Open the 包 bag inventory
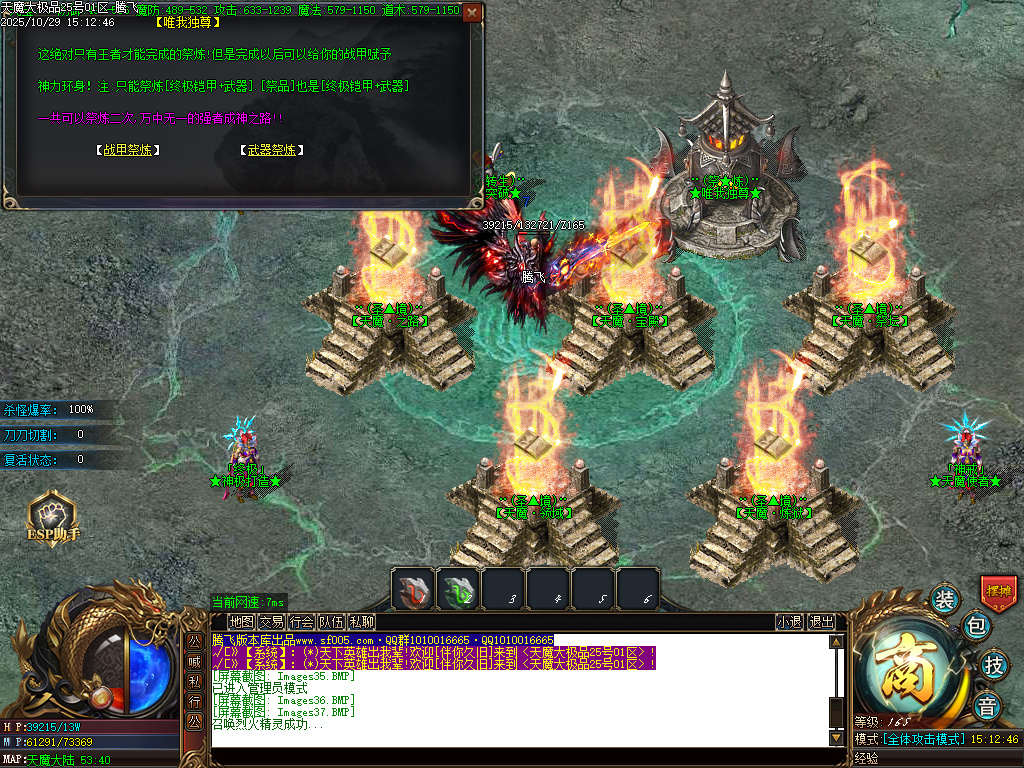1024x768 pixels. [976, 627]
